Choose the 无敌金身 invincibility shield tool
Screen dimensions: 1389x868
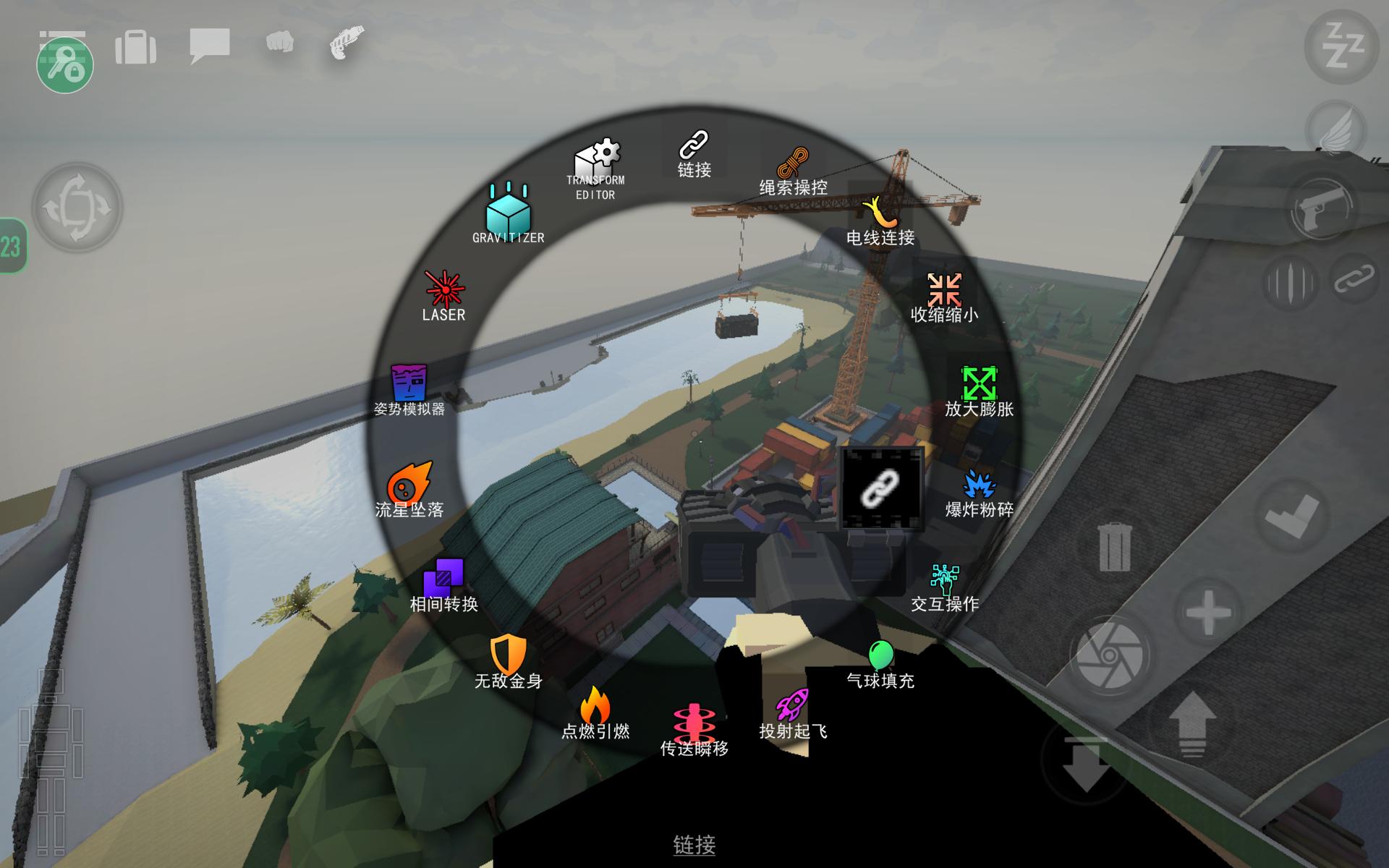(508, 661)
